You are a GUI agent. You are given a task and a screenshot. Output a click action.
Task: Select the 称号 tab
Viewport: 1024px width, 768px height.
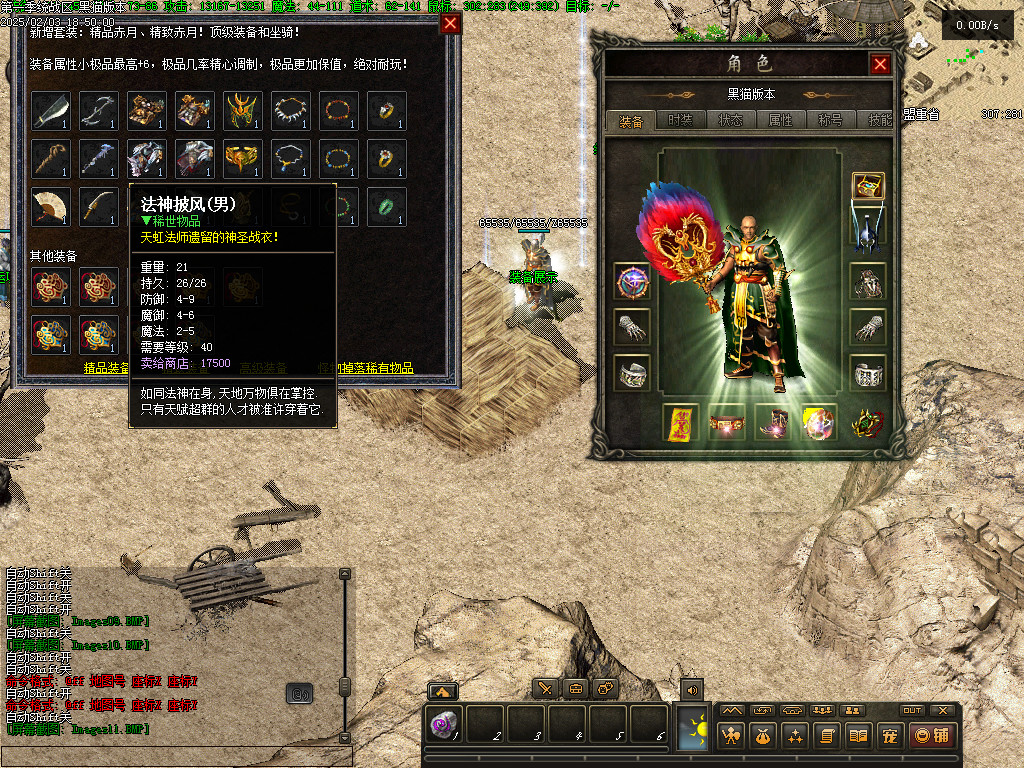[830, 120]
